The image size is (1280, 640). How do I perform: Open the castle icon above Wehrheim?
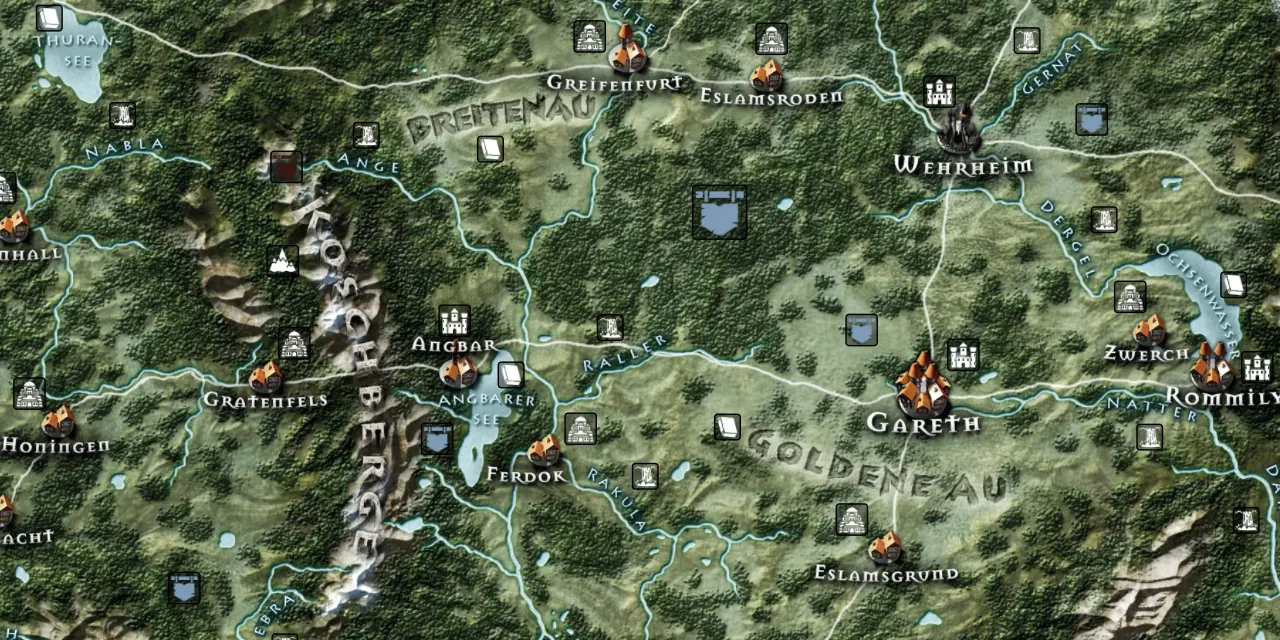tap(939, 91)
